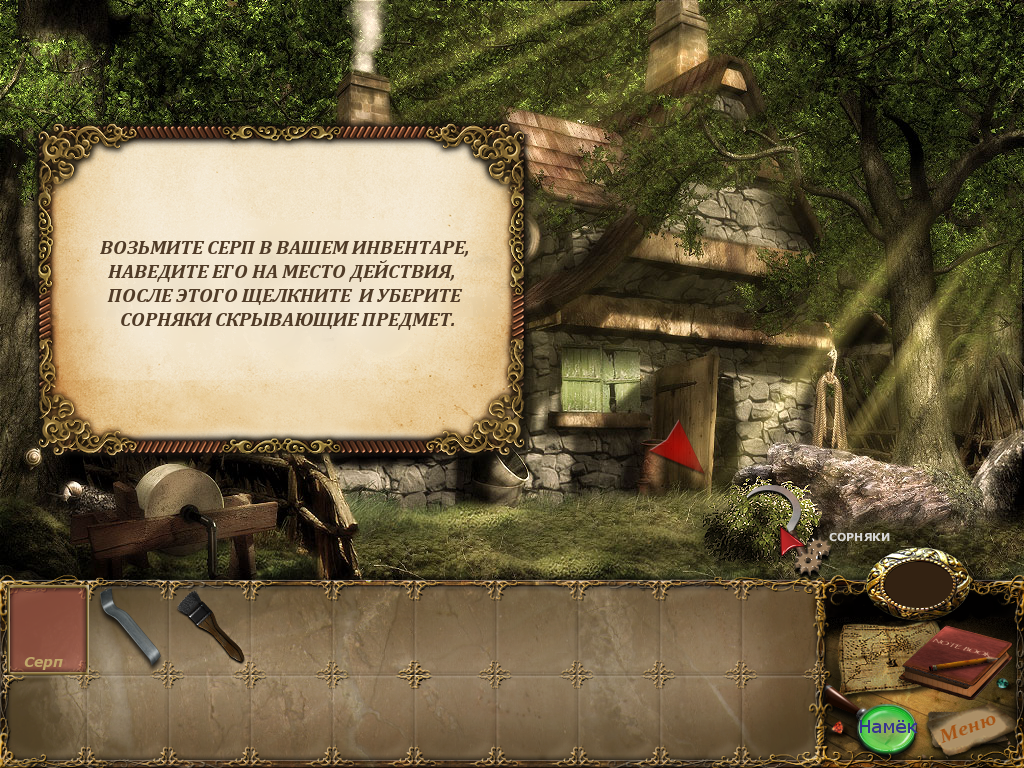Open the Меню button
The height and width of the screenshot is (768, 1024).
click(967, 729)
